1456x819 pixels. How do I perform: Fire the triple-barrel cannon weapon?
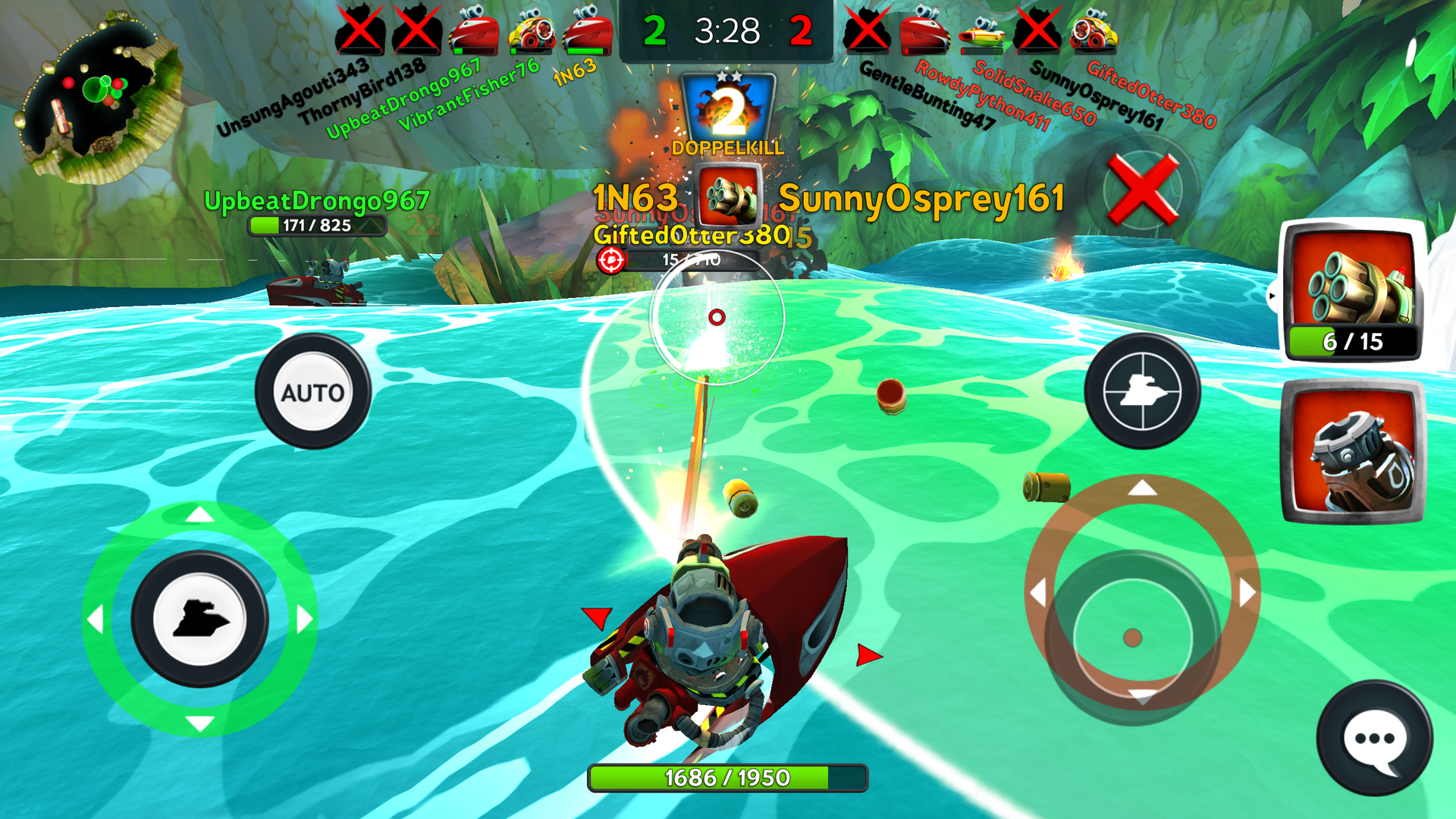click(x=1353, y=290)
